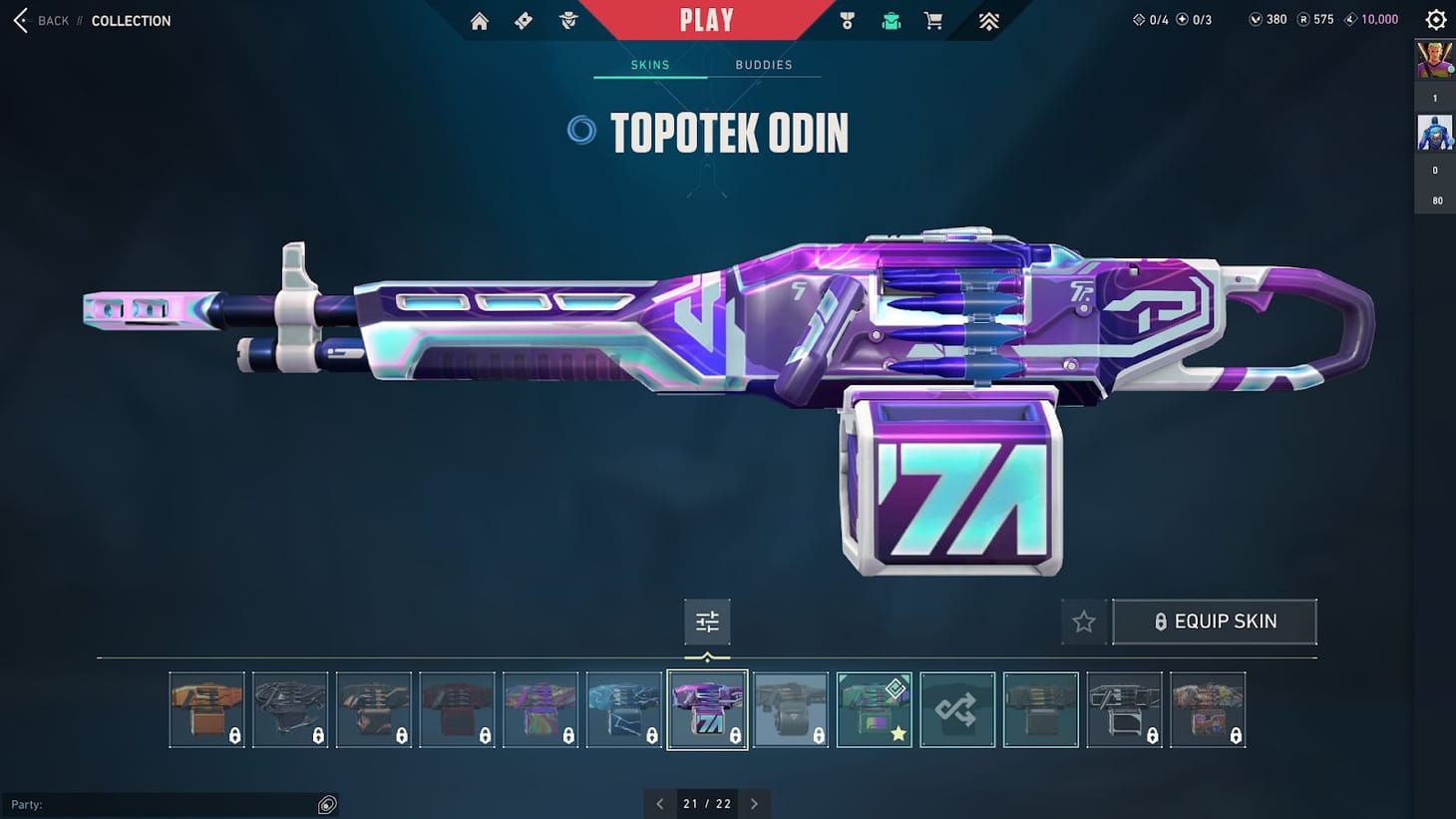Switch to the SKINS tab
1456x819 pixels.
649,64
